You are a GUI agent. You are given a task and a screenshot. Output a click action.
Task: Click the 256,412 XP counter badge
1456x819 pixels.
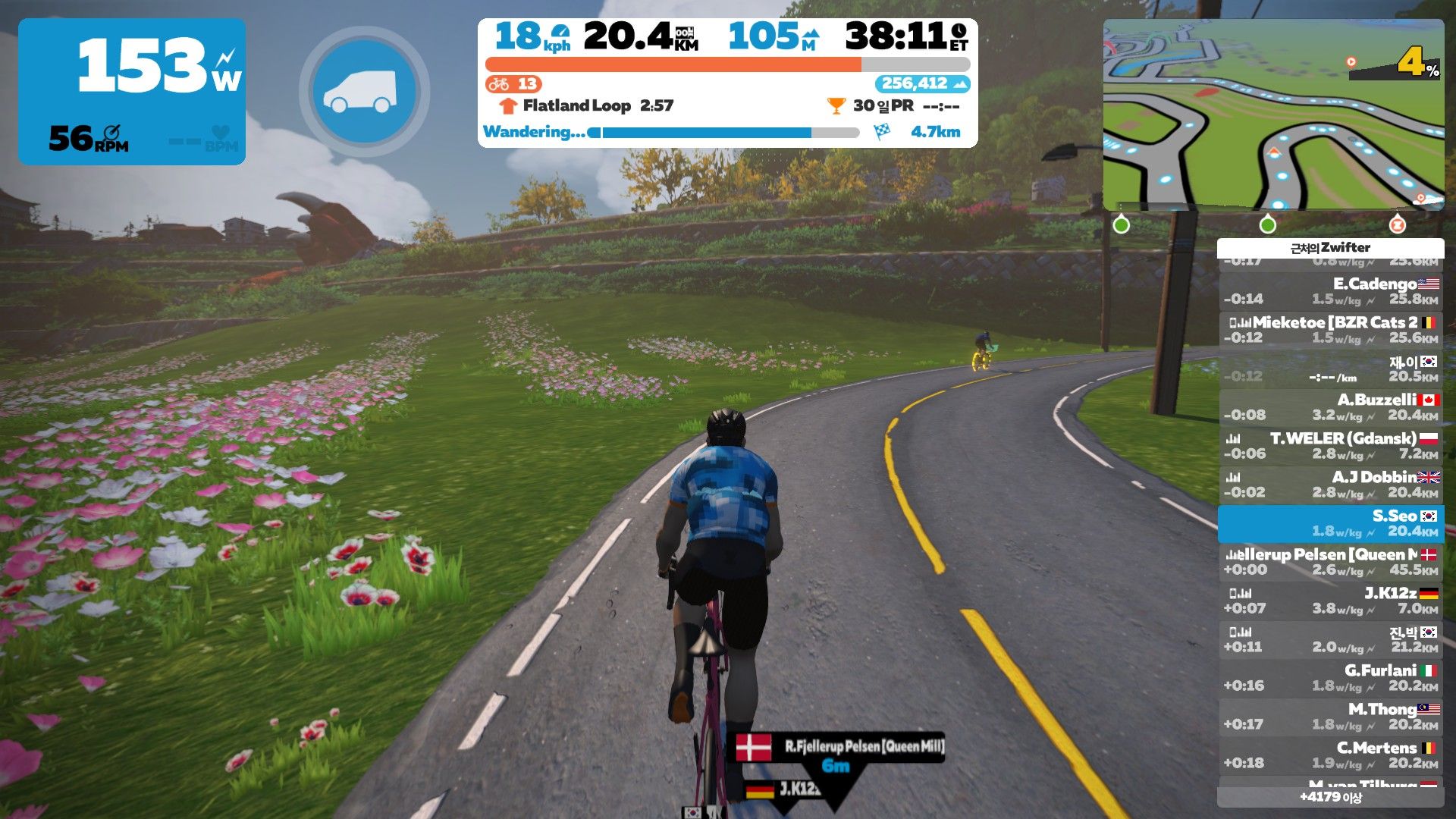pyautogui.click(x=922, y=83)
